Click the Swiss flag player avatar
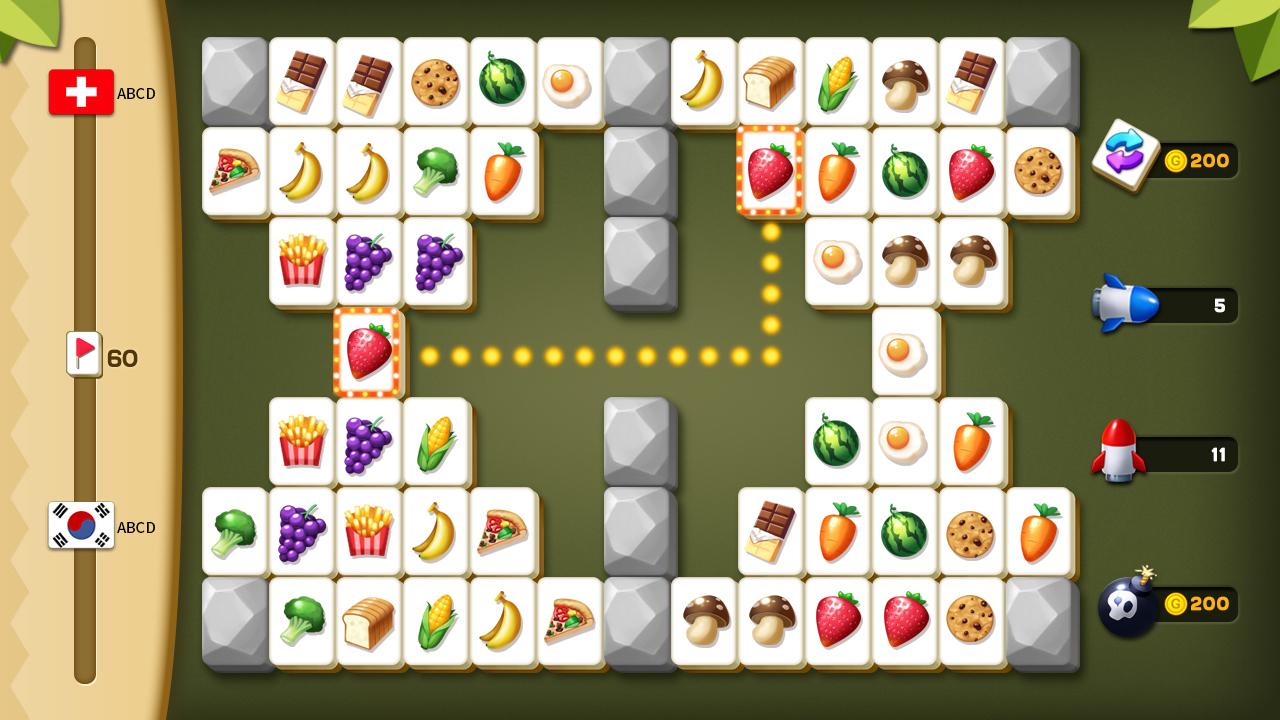The height and width of the screenshot is (720, 1280). click(x=81, y=93)
